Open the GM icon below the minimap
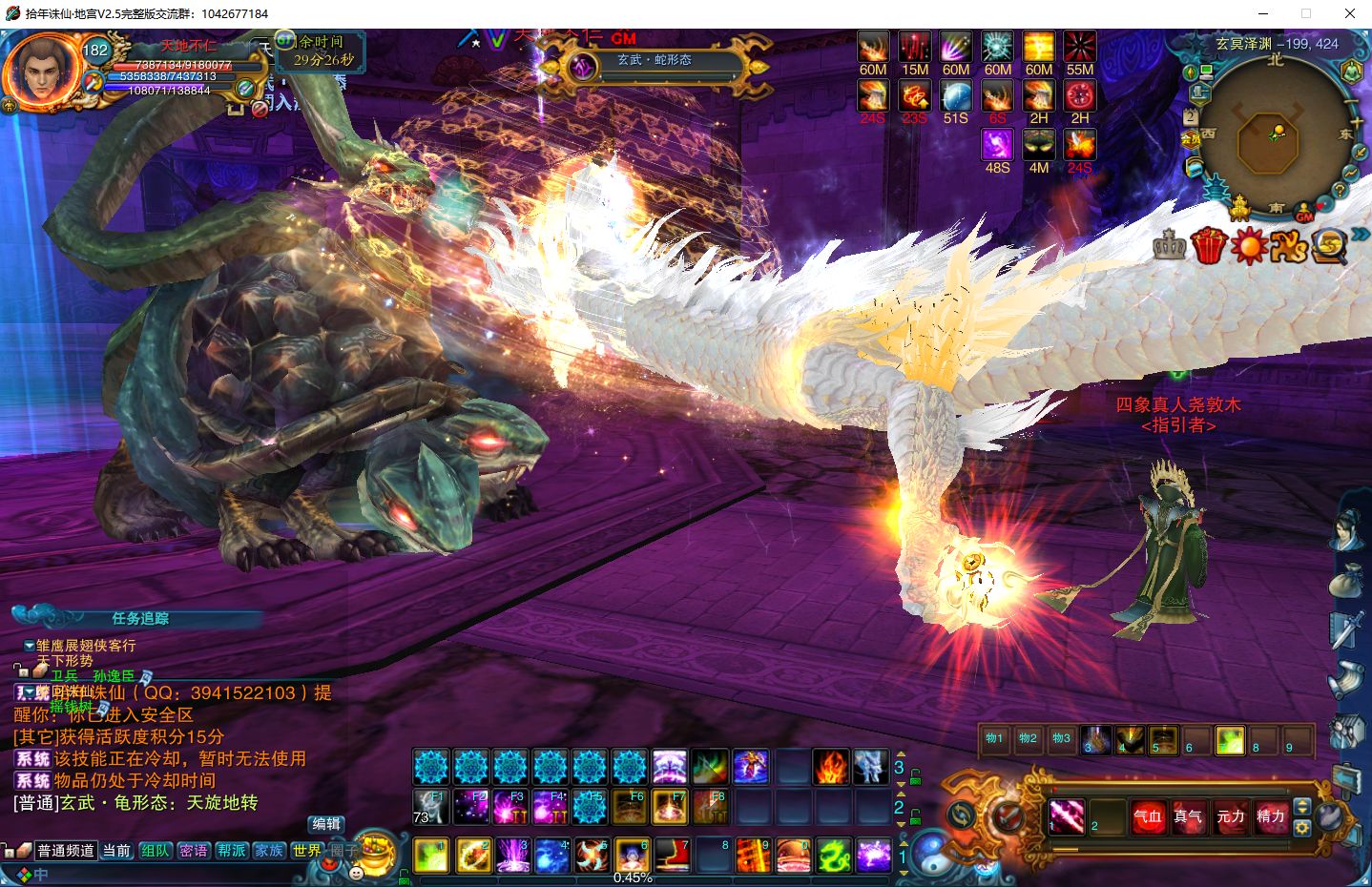 tap(1304, 215)
